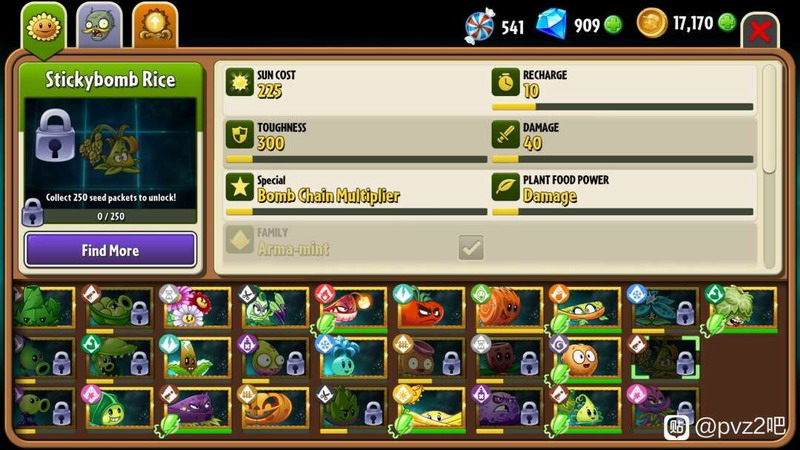Switch to the orange sun-idol tab
Screen dimensions: 800x450
tap(155, 24)
